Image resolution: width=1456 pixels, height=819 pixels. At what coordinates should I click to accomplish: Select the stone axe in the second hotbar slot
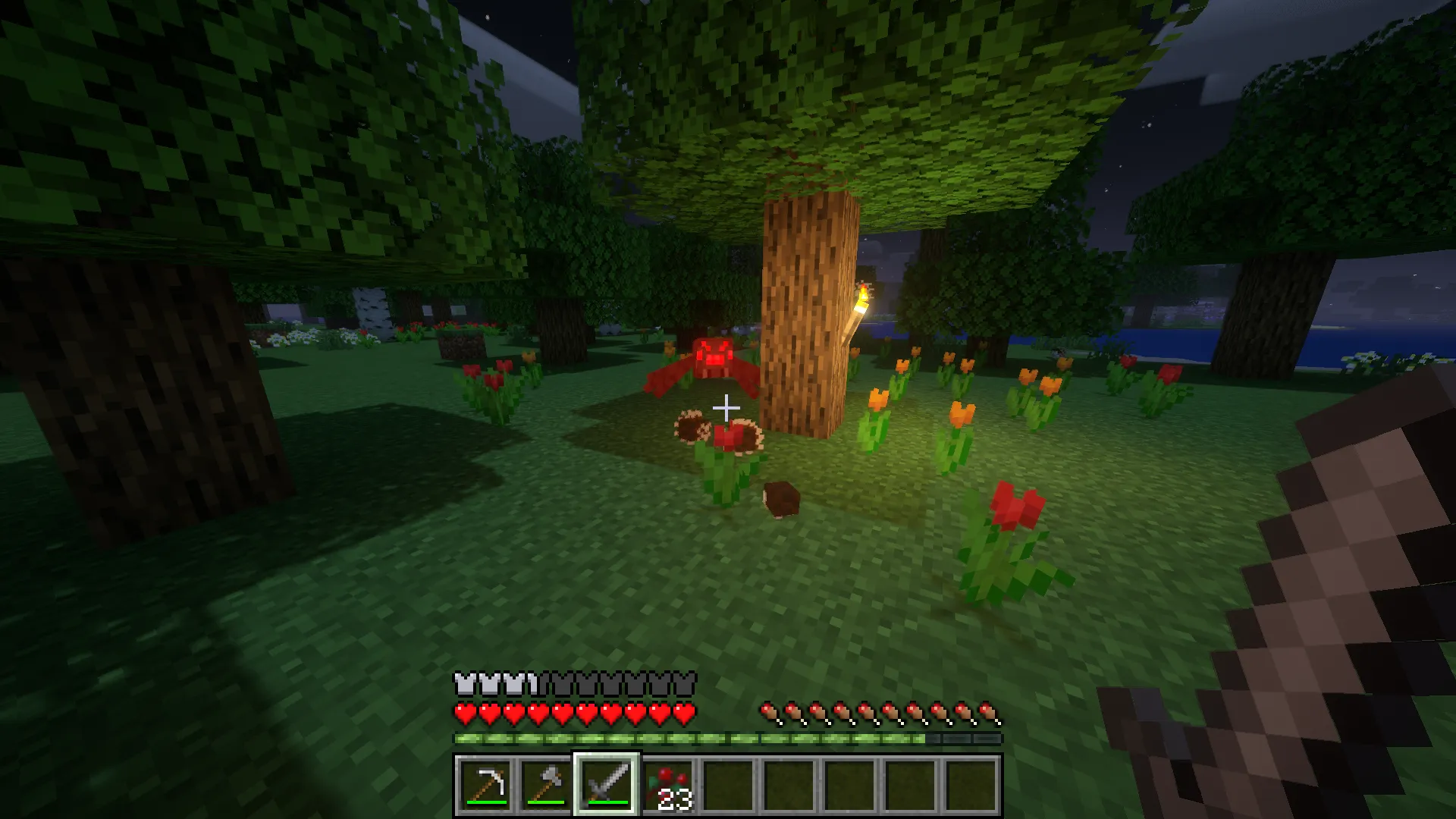(x=548, y=787)
